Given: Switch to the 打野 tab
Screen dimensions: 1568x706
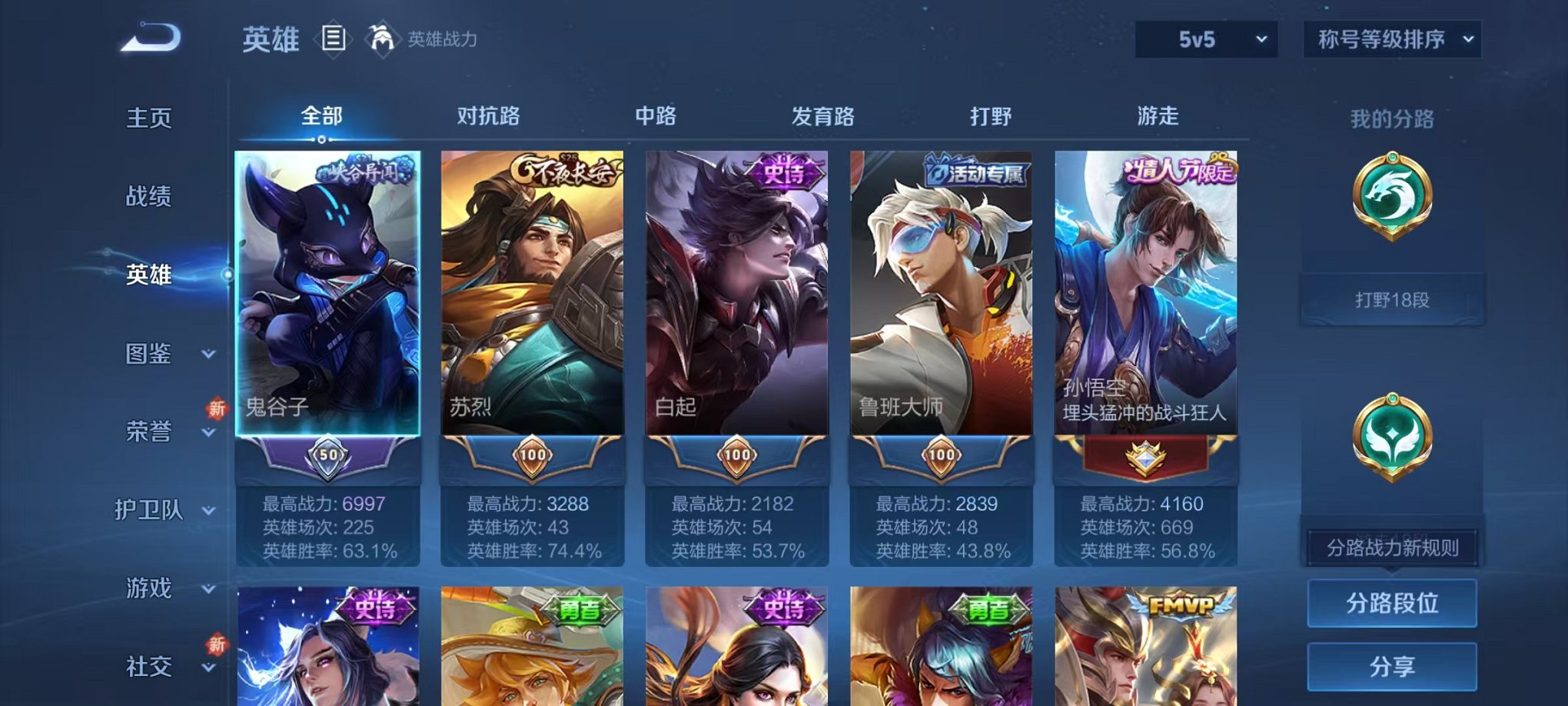Looking at the screenshot, I should pyautogui.click(x=990, y=117).
